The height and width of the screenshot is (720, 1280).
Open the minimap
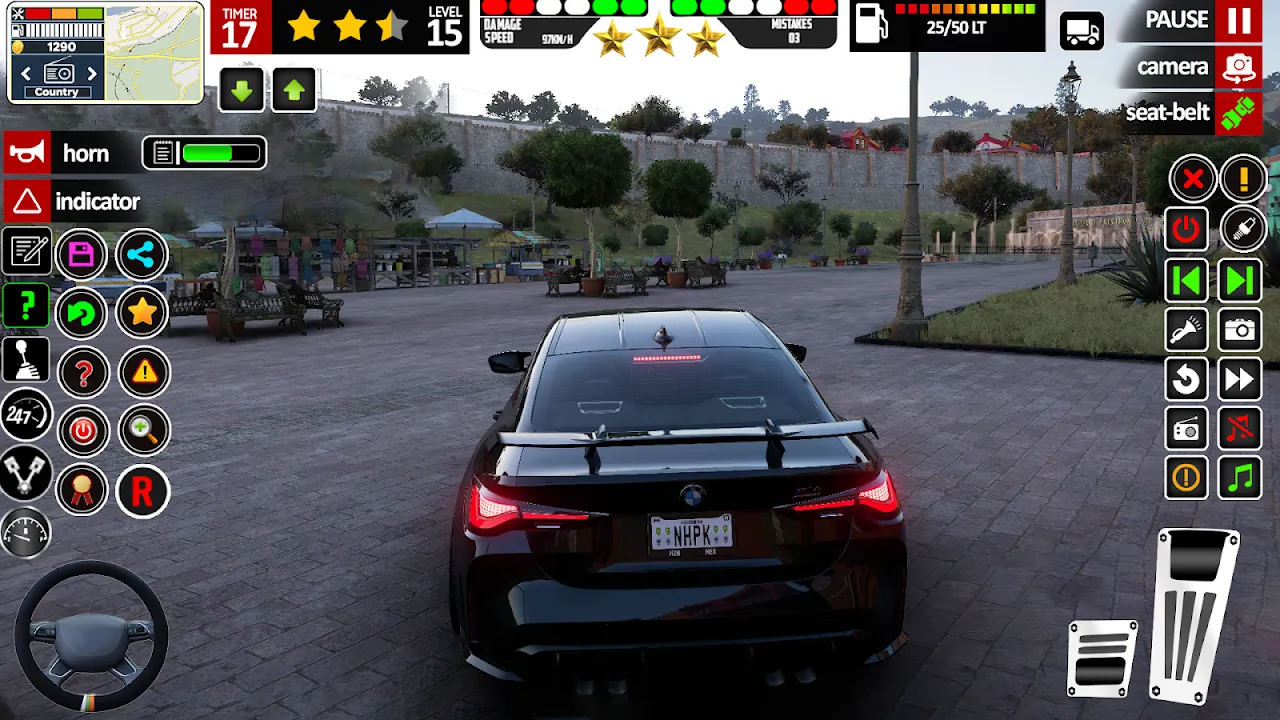pos(153,52)
